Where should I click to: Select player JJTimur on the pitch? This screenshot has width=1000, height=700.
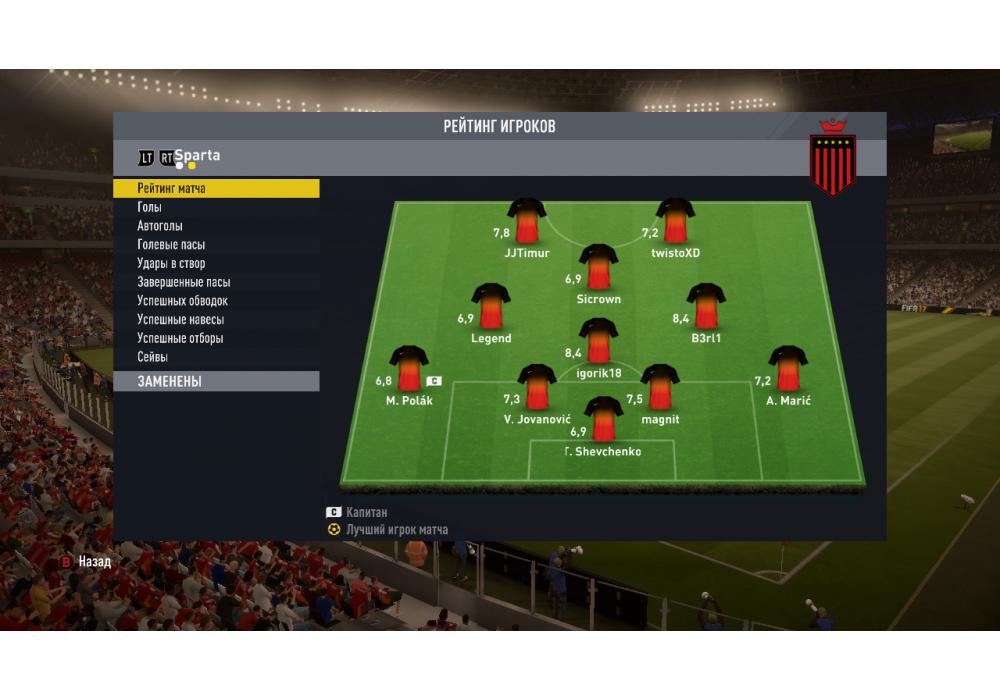click(x=527, y=222)
